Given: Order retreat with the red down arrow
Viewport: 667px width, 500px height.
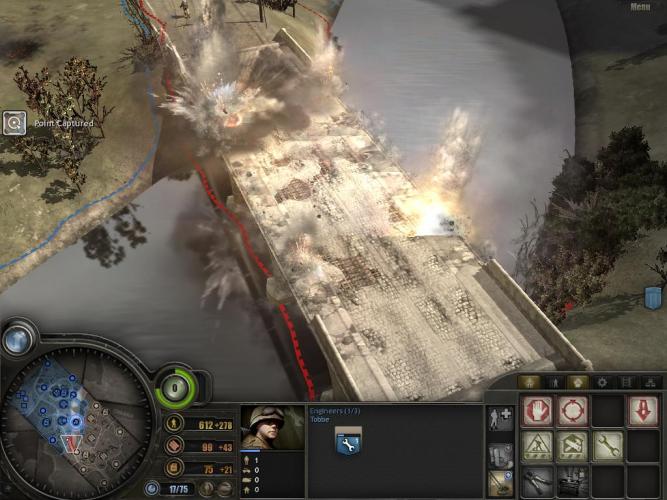Looking at the screenshot, I should pos(642,411).
